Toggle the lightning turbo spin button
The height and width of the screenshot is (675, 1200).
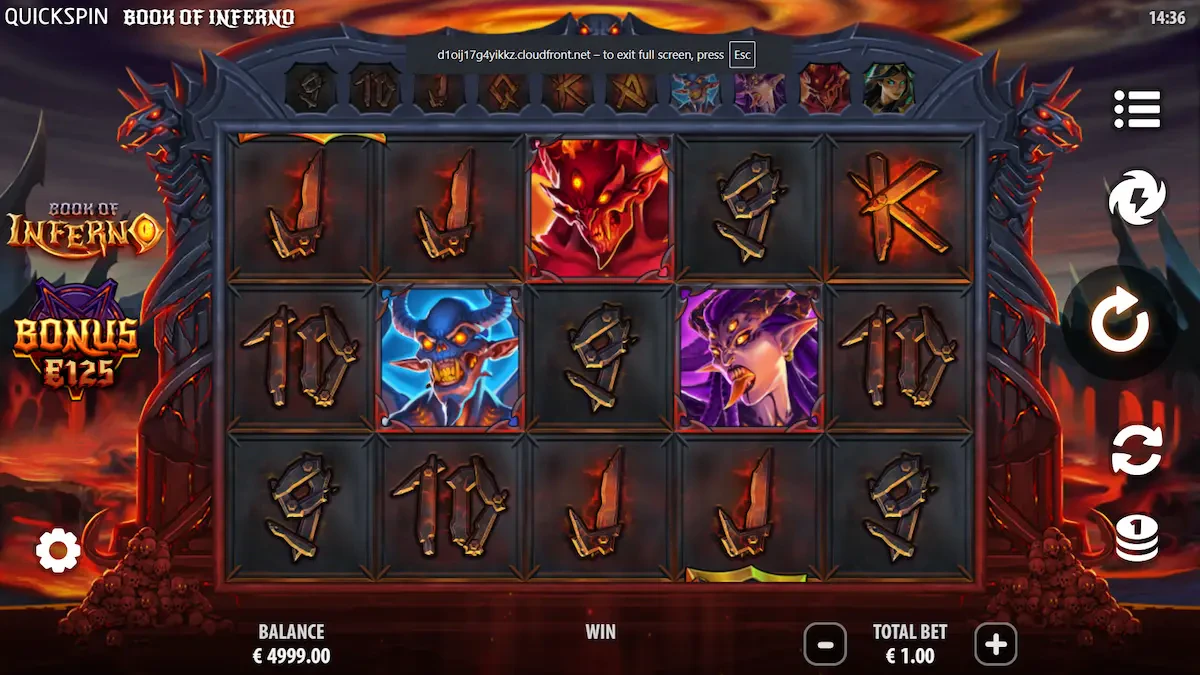[1137, 197]
